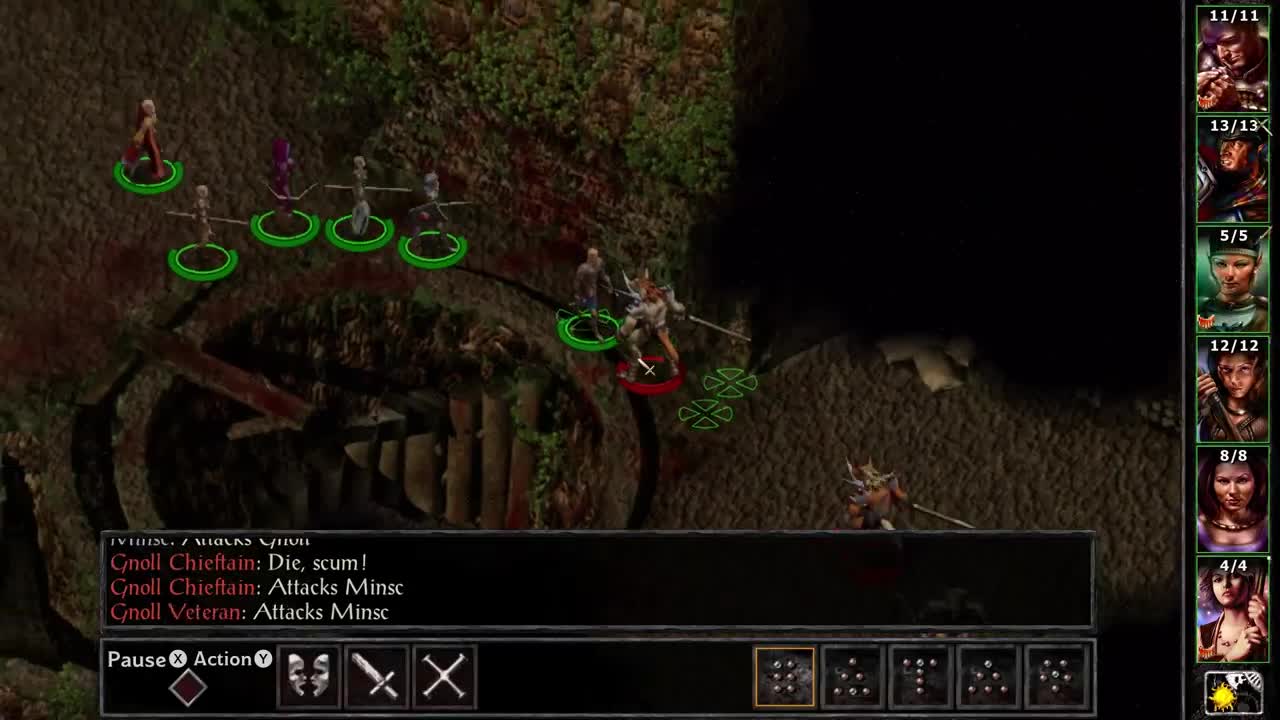
Task: Activate the crossed-bones stop action
Action: pos(444,677)
